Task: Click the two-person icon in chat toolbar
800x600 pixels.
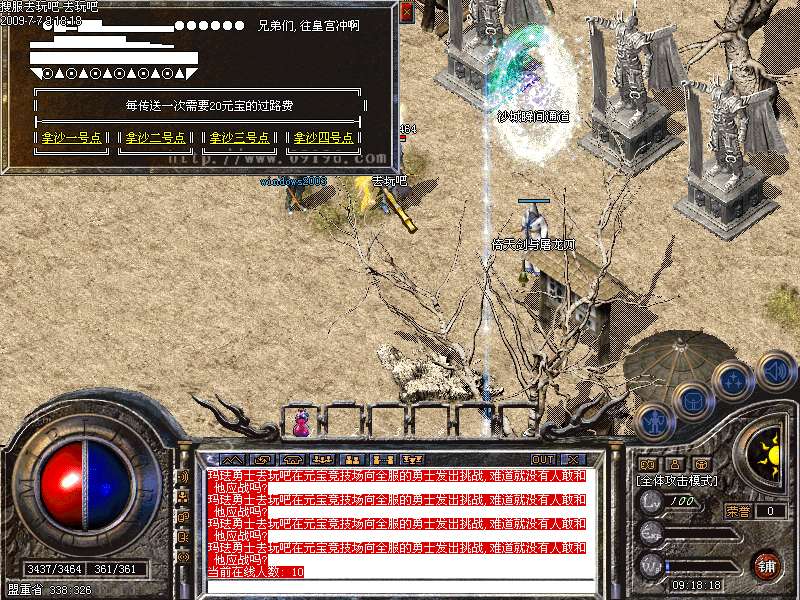Action: (350, 460)
